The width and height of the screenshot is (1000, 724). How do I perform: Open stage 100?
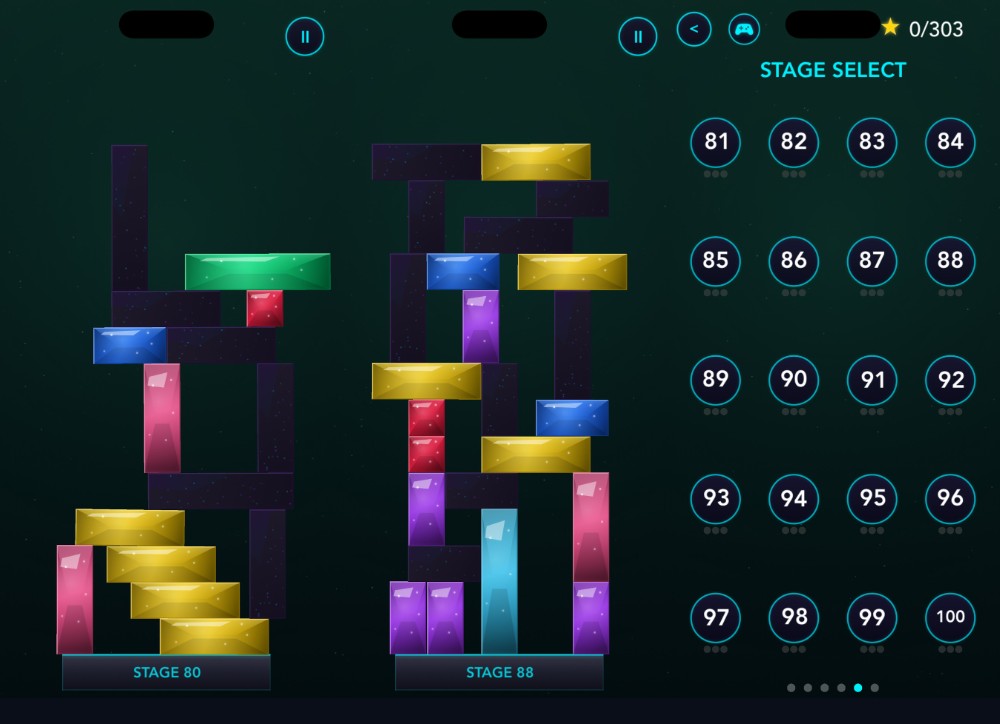[x=950, y=617]
